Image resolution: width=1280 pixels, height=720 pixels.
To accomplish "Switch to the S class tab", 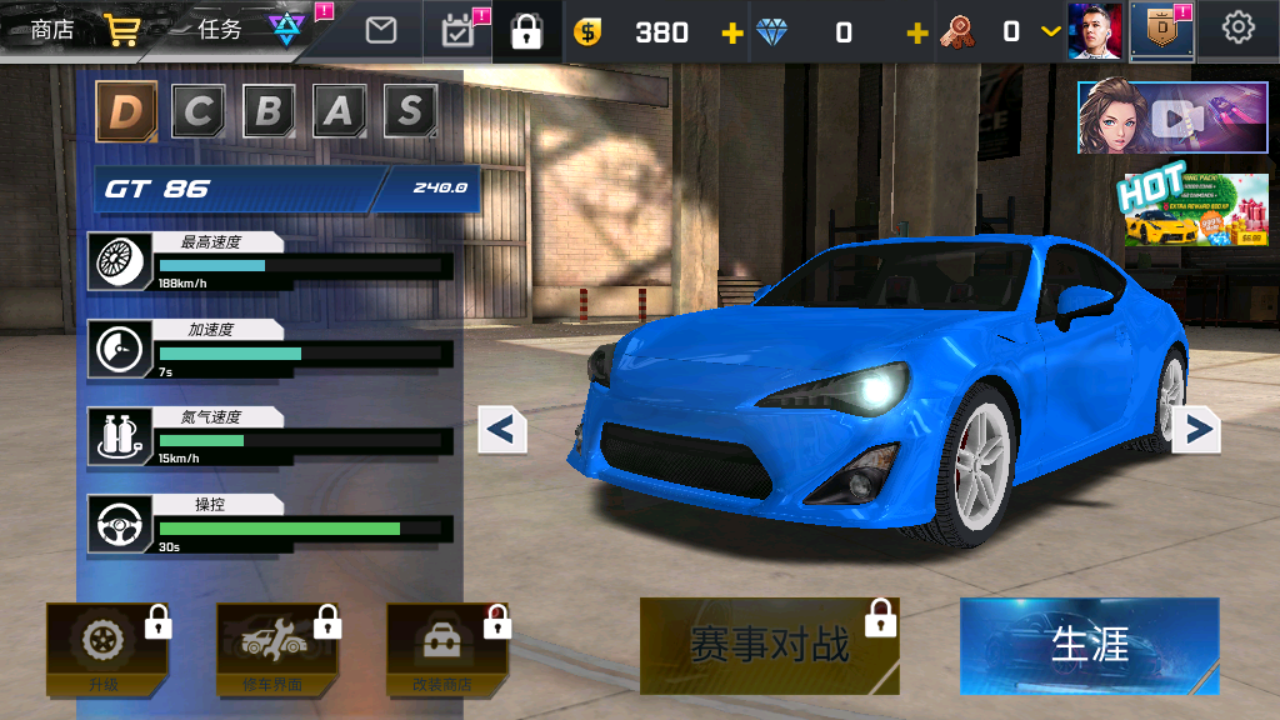I will point(412,111).
